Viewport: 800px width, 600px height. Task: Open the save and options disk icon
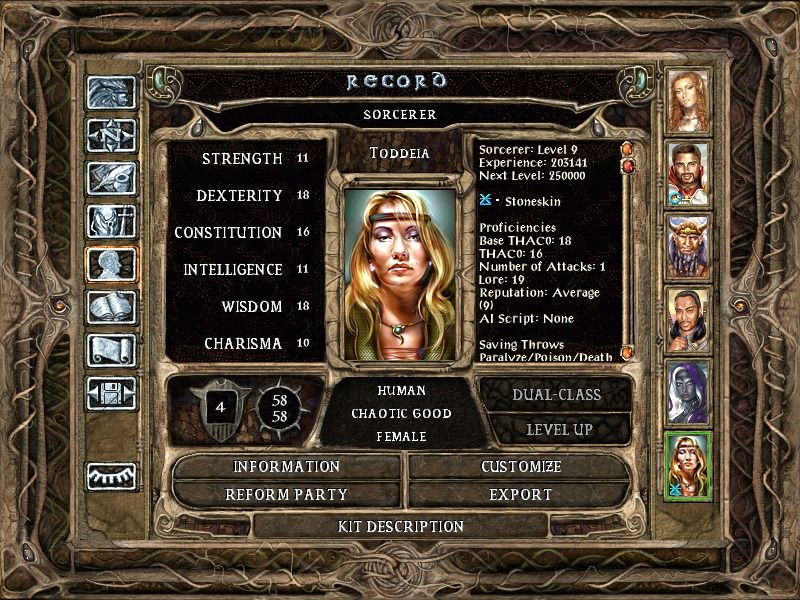coord(111,393)
